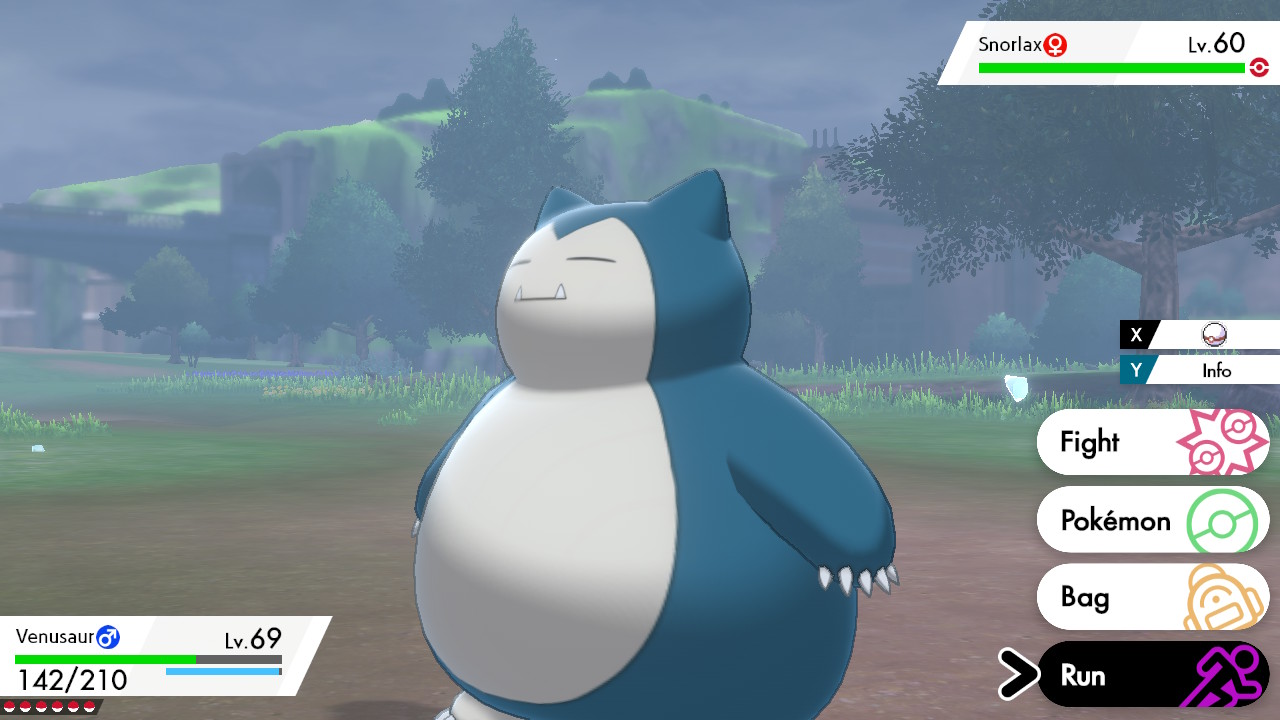
Task: Click the Poké Ball icon beside the X shortcut
Action: pyautogui.click(x=1216, y=334)
